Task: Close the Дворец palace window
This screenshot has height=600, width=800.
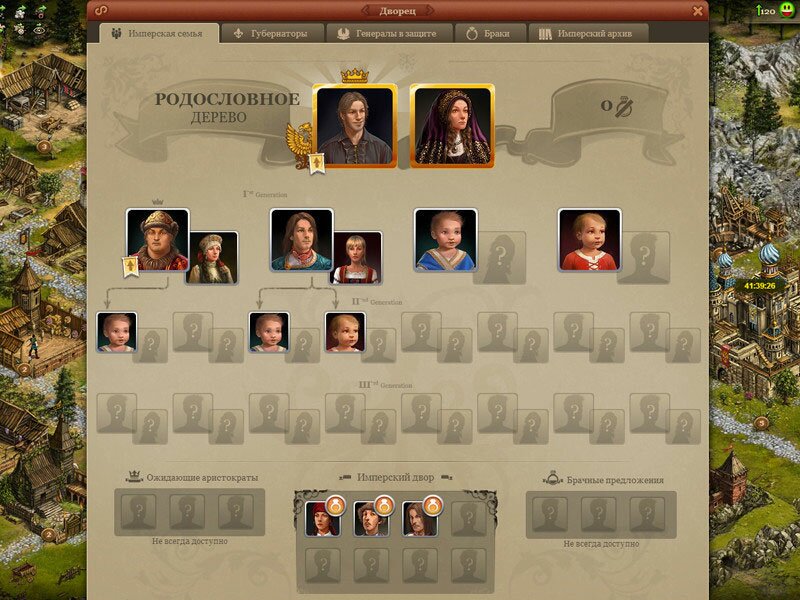Action: pos(698,10)
